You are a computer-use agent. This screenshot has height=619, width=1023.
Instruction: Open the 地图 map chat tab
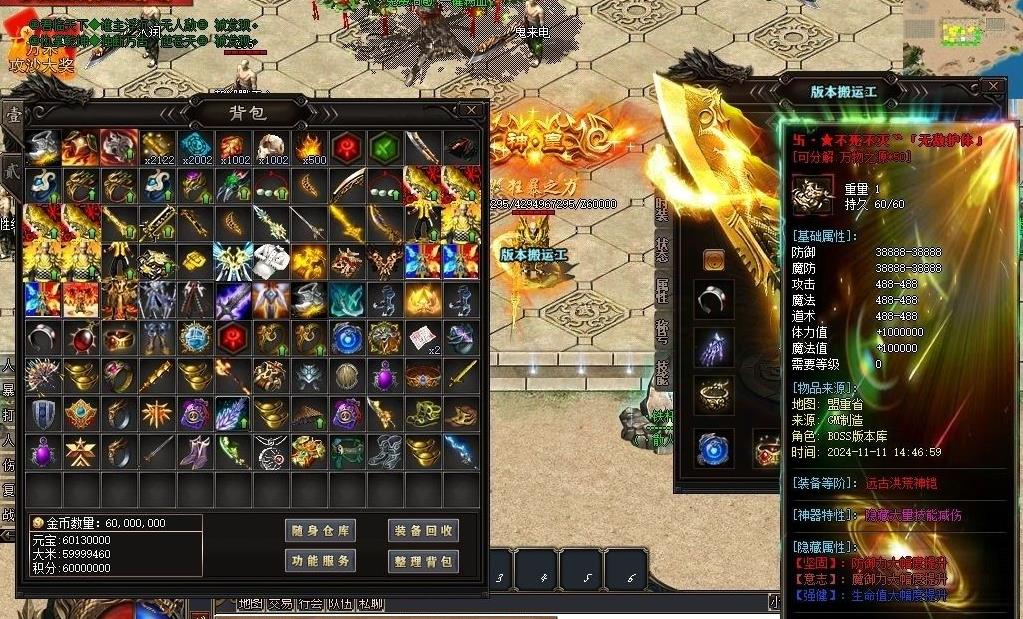251,604
